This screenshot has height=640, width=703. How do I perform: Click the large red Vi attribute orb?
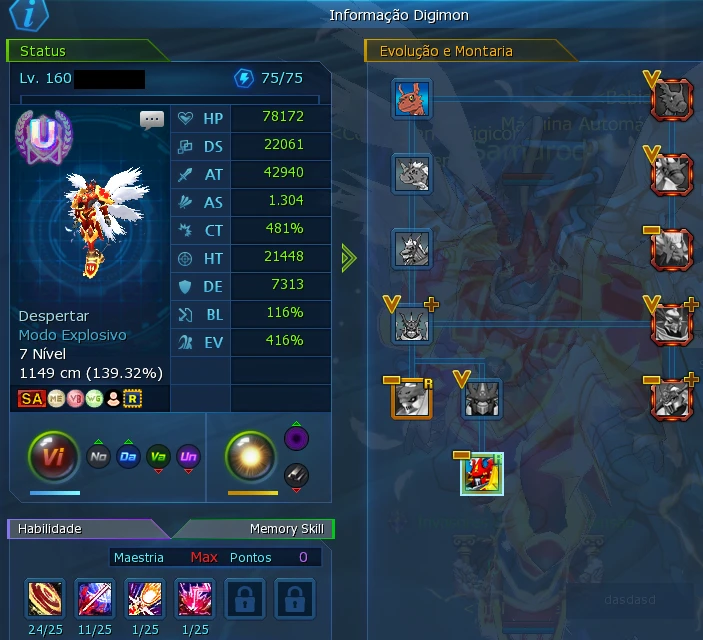[x=54, y=458]
